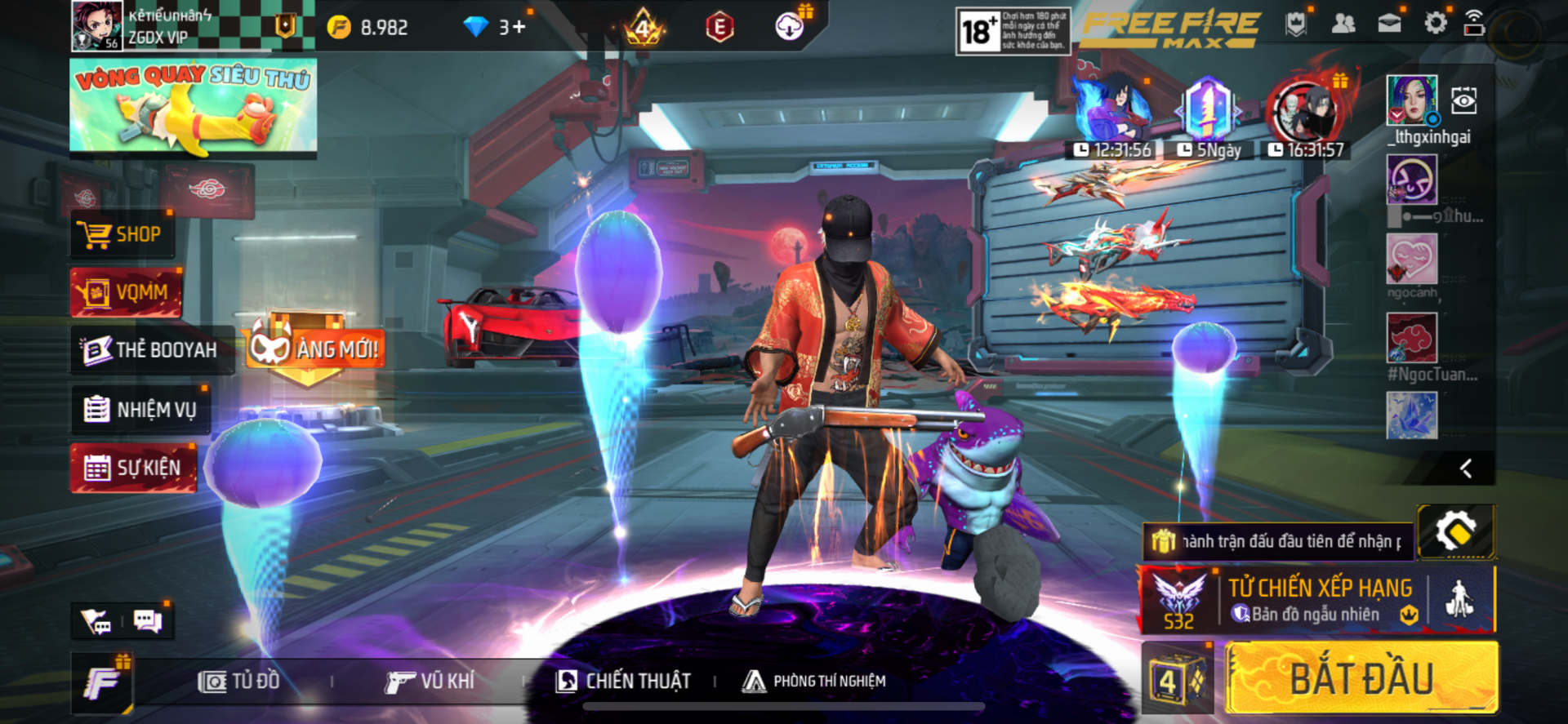The width and height of the screenshot is (1568, 724).
Task: Open the mail envelope icon
Action: coord(1389,24)
